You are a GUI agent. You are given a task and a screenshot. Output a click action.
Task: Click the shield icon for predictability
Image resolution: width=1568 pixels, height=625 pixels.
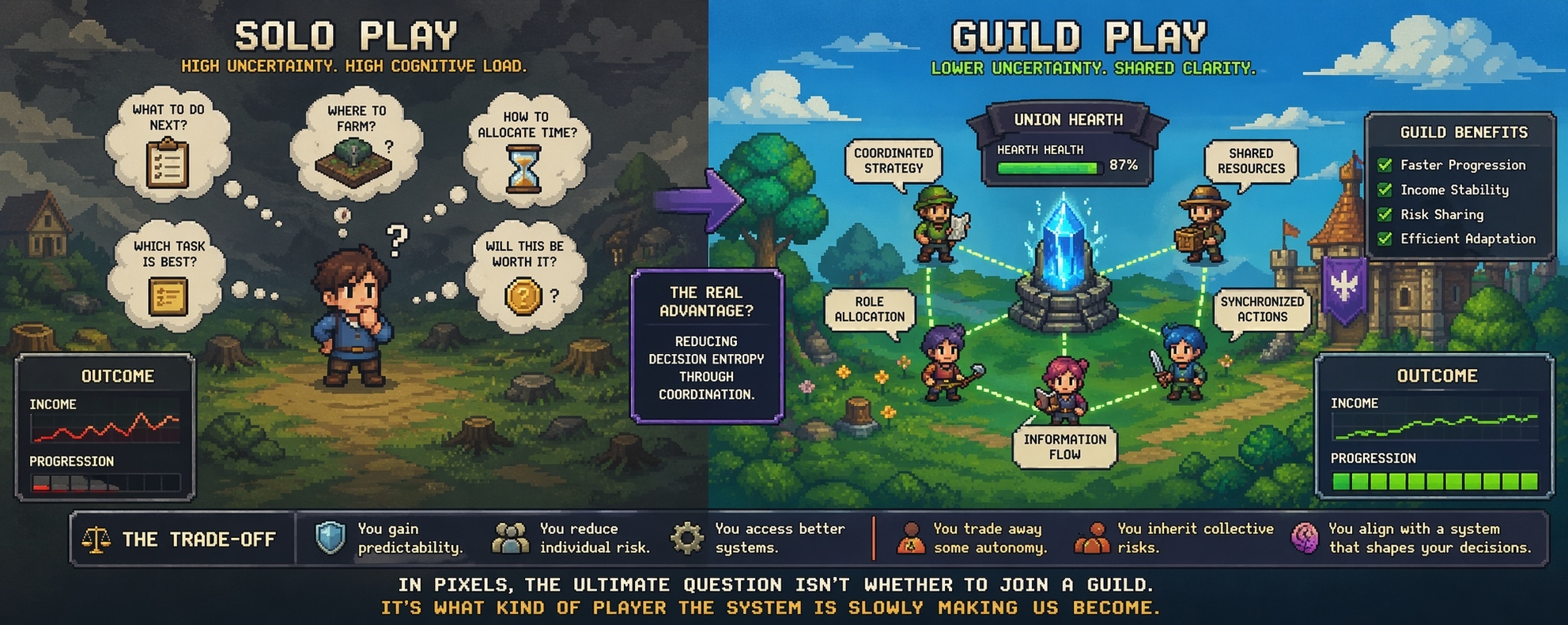point(330,538)
